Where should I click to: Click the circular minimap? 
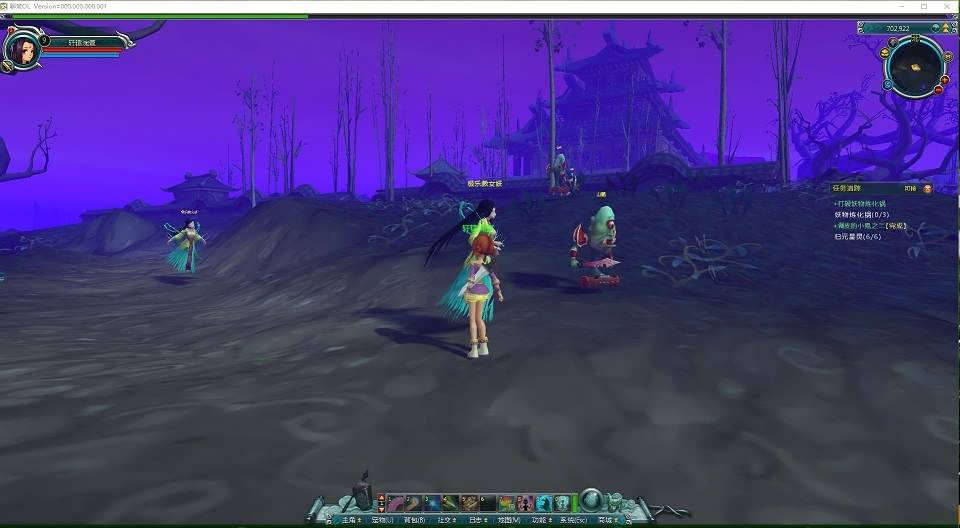tap(914, 66)
